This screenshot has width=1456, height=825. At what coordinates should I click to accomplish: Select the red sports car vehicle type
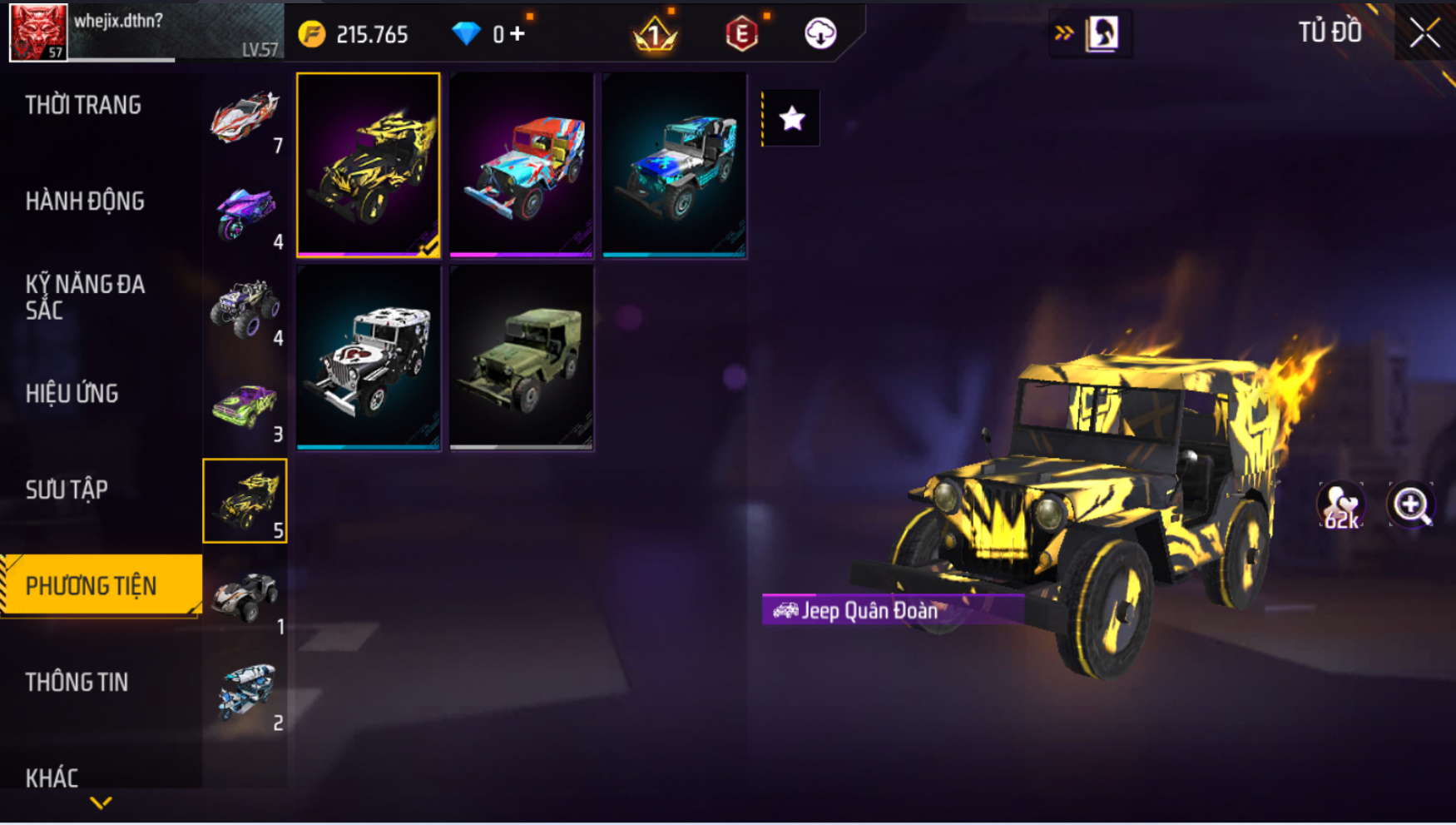click(245, 117)
